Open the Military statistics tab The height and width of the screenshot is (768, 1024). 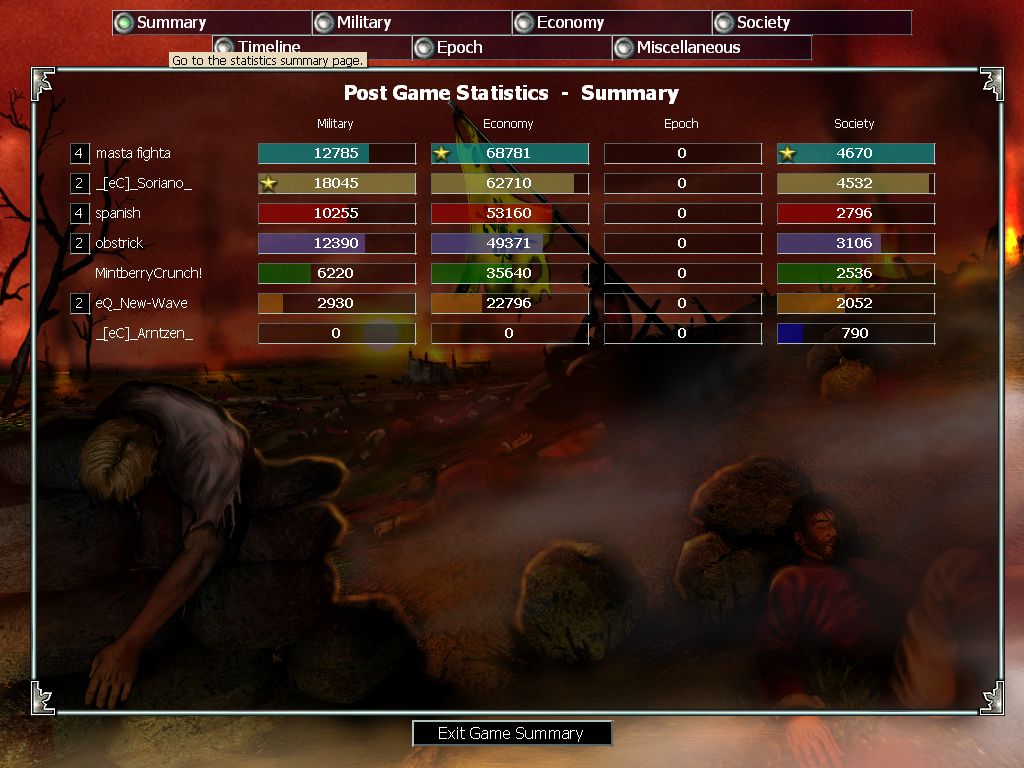(x=411, y=23)
